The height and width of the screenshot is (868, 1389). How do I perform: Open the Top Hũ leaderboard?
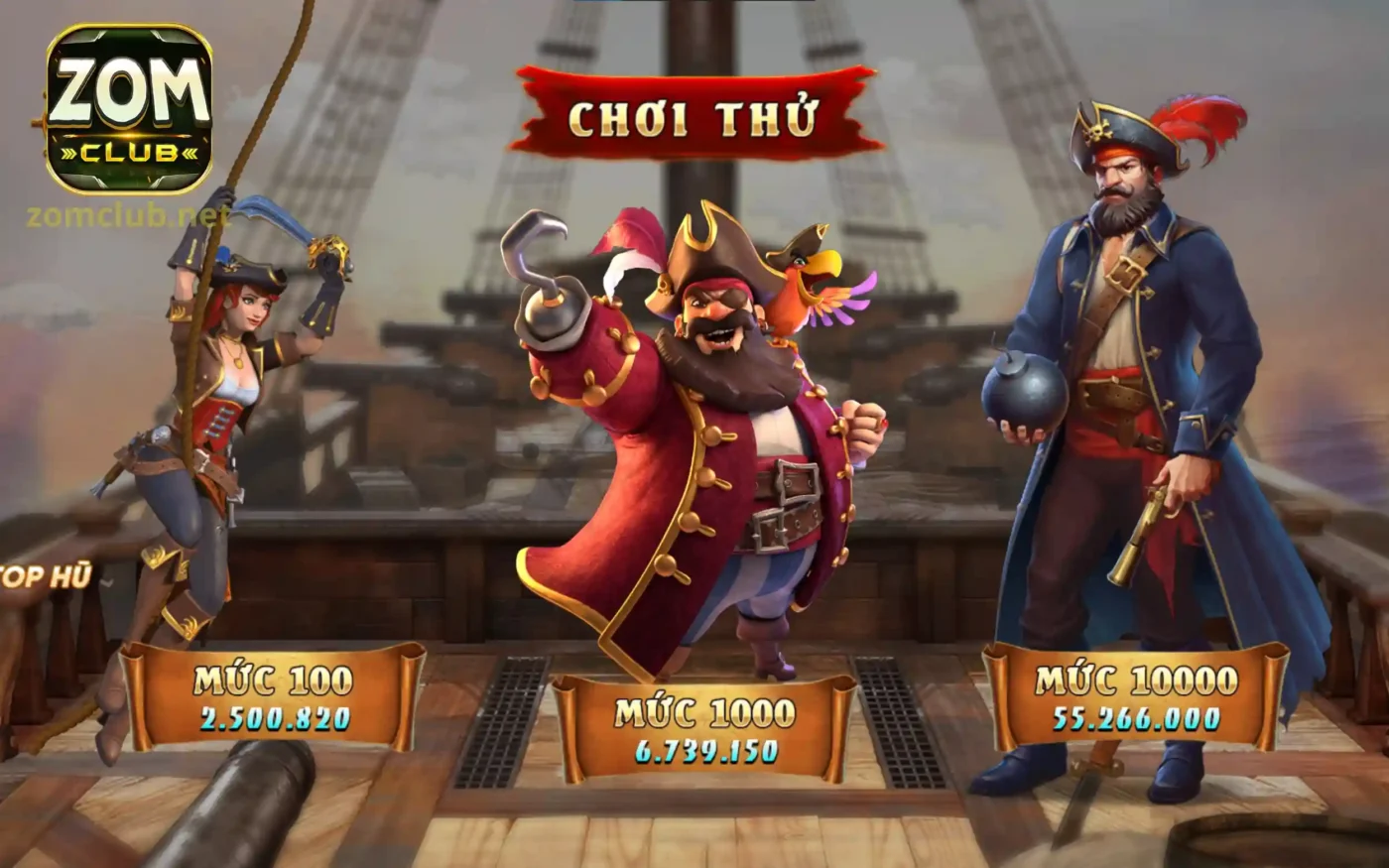pos(46,576)
